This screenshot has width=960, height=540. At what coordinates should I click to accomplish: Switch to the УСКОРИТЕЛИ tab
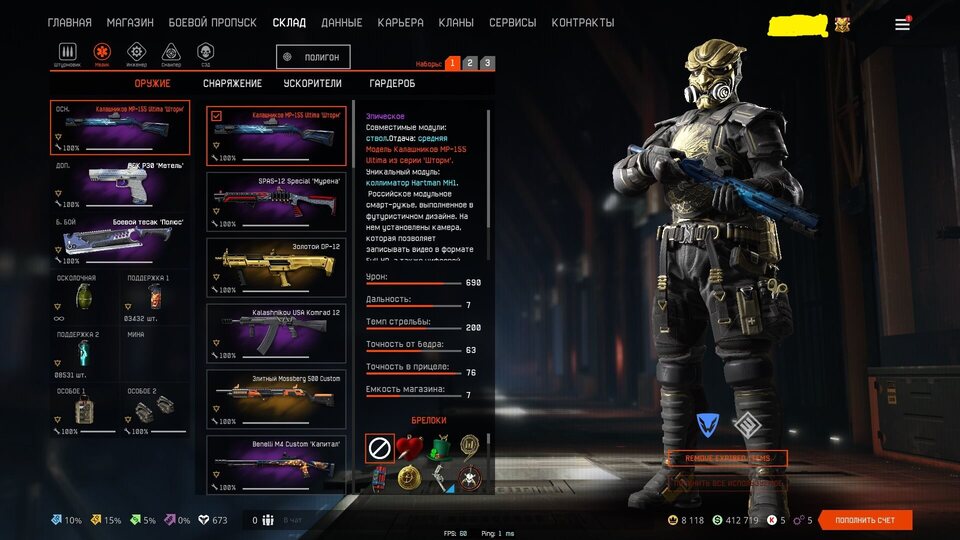click(312, 84)
